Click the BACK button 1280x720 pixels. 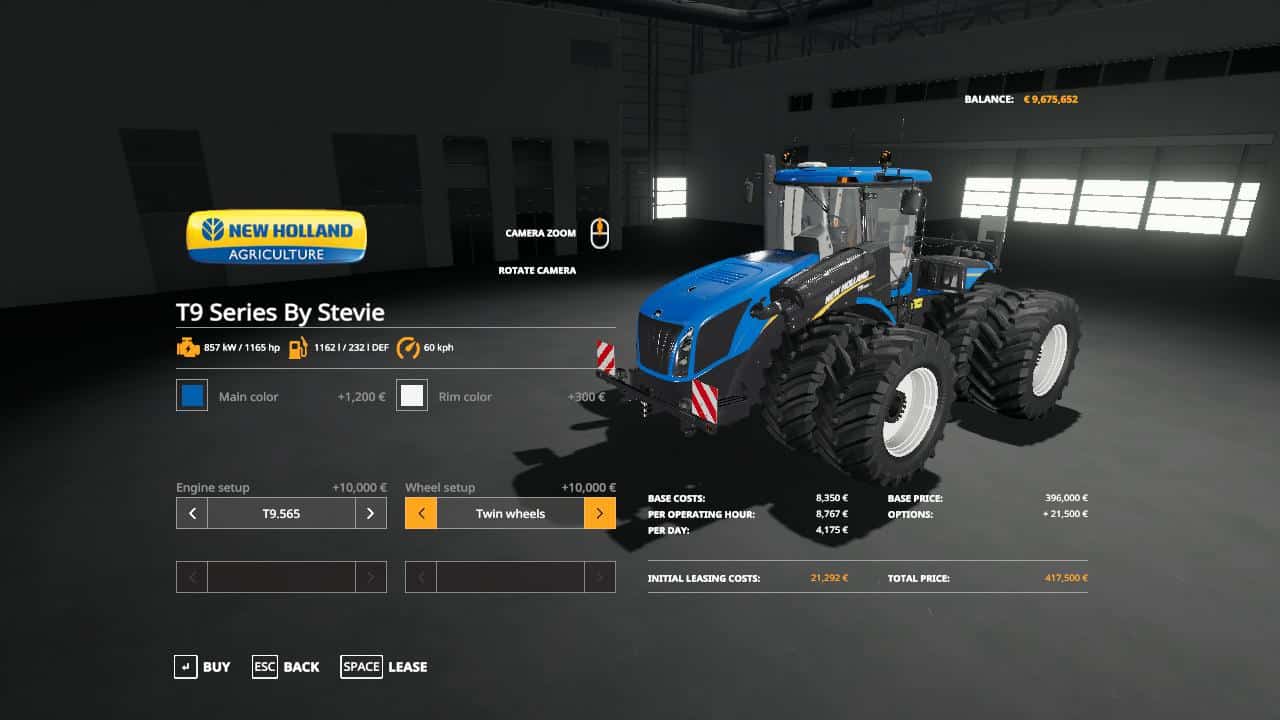pyautogui.click(x=287, y=666)
